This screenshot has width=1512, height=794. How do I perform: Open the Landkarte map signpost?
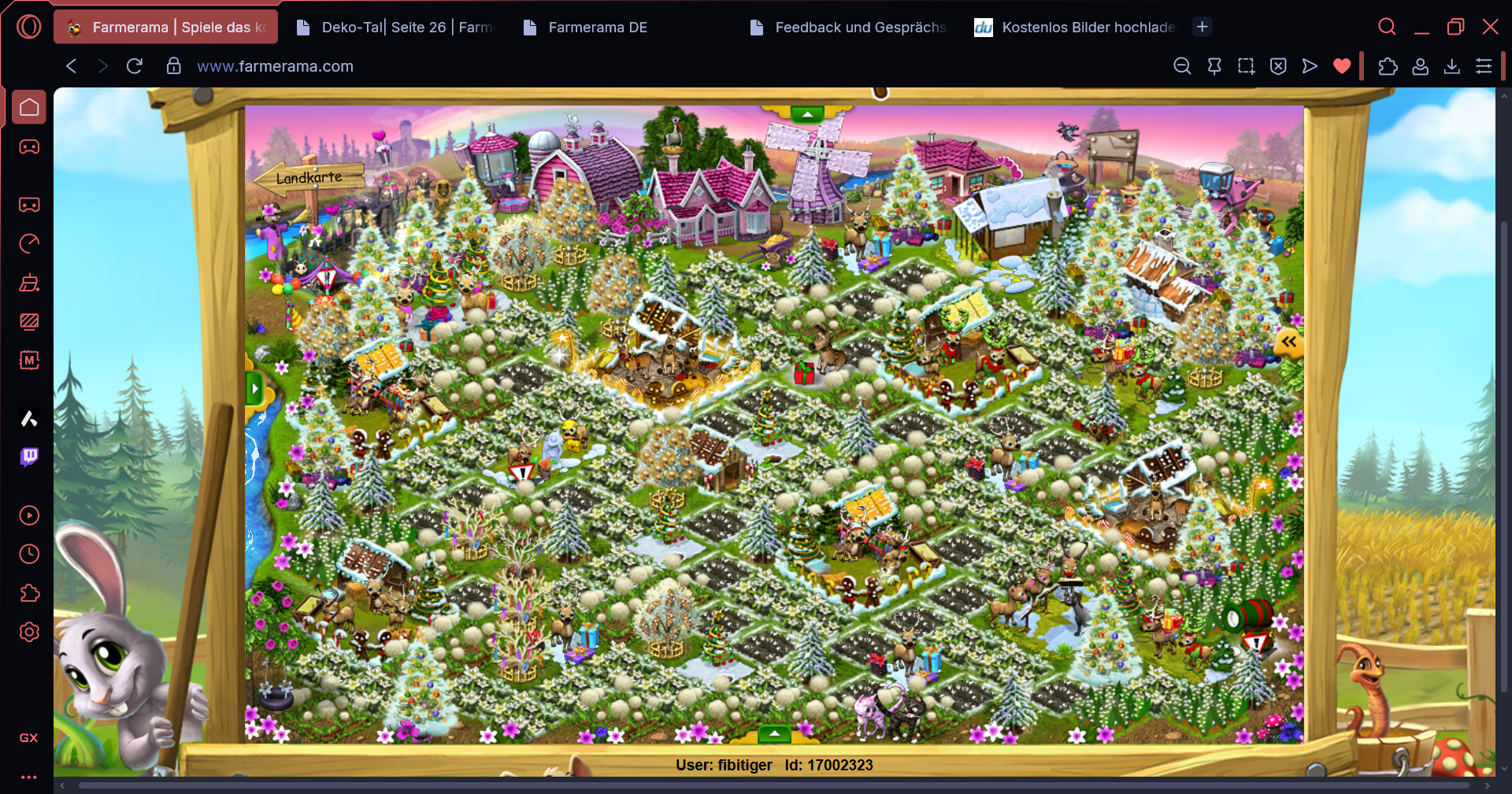[309, 178]
